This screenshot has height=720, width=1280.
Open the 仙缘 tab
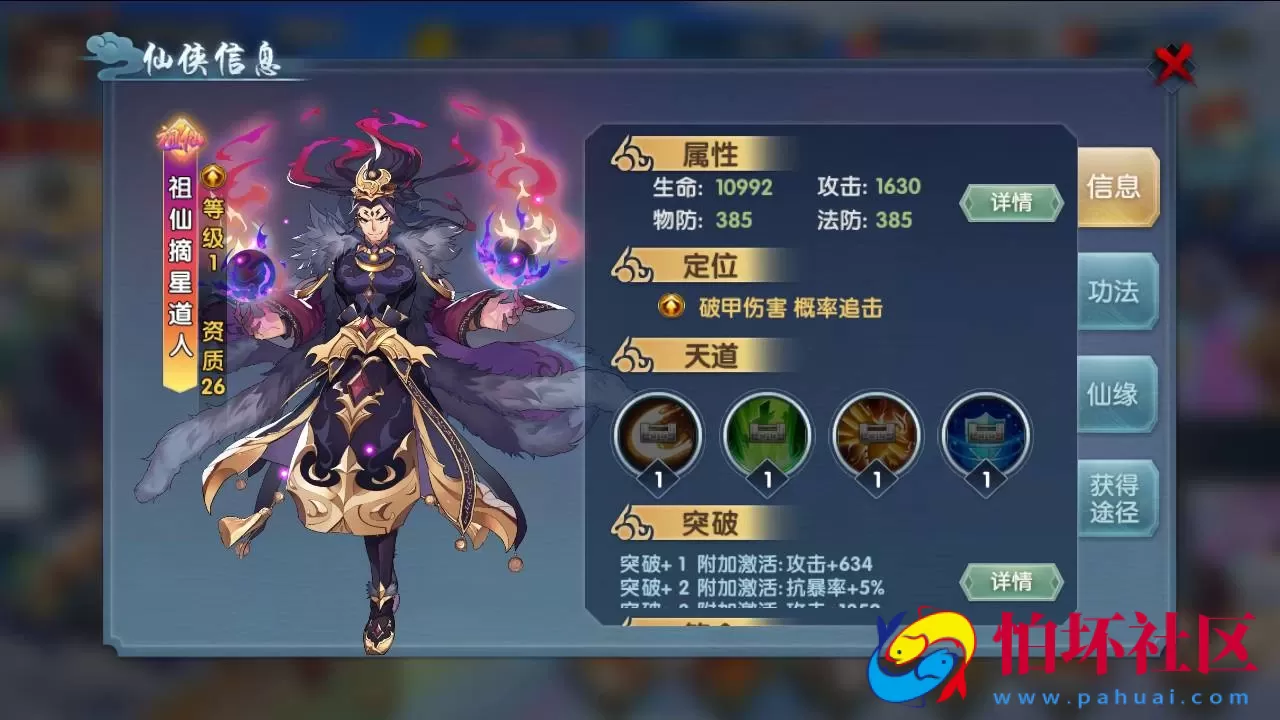click(x=1117, y=393)
